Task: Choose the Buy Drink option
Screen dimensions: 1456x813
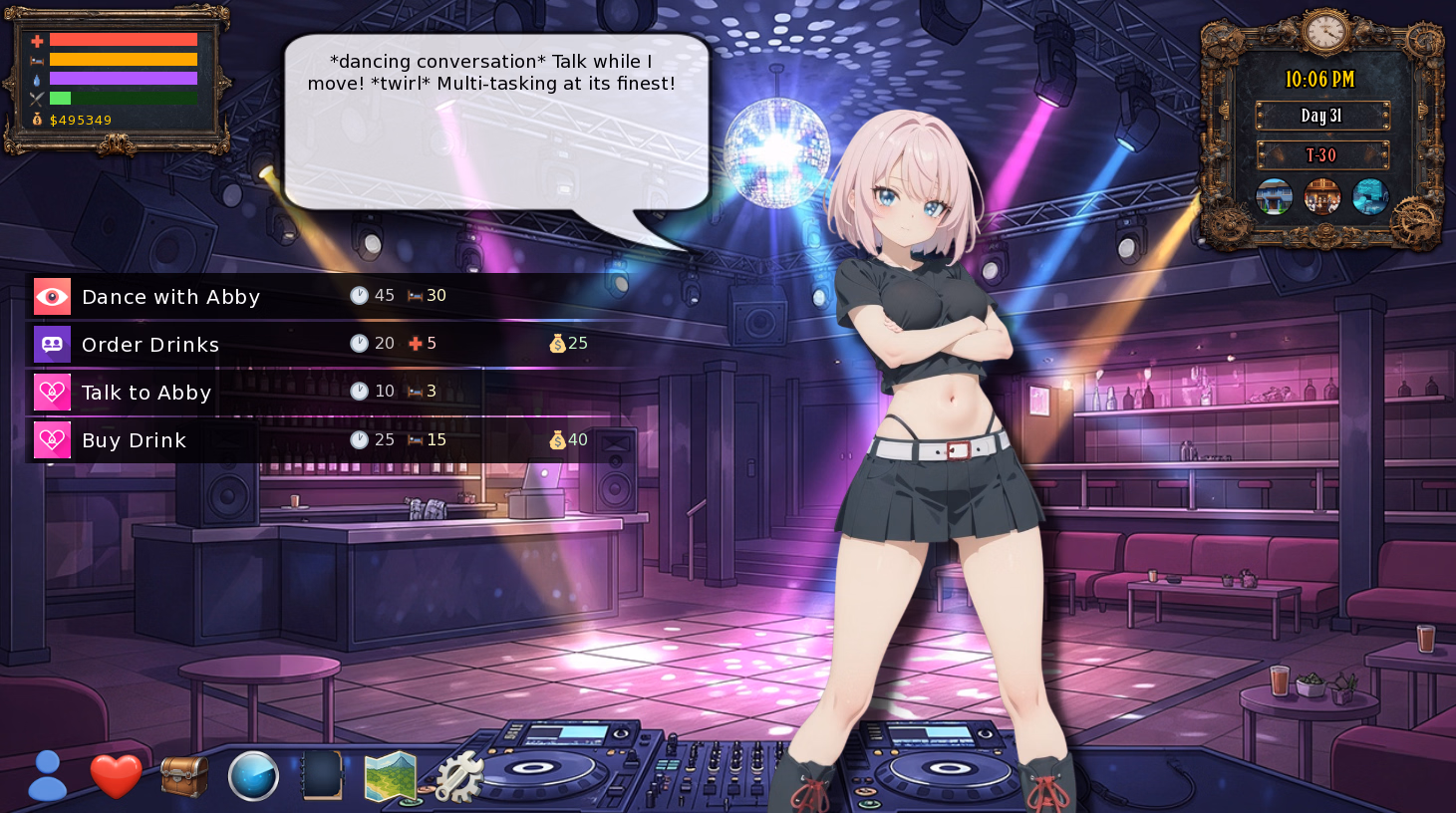Action: click(x=134, y=440)
